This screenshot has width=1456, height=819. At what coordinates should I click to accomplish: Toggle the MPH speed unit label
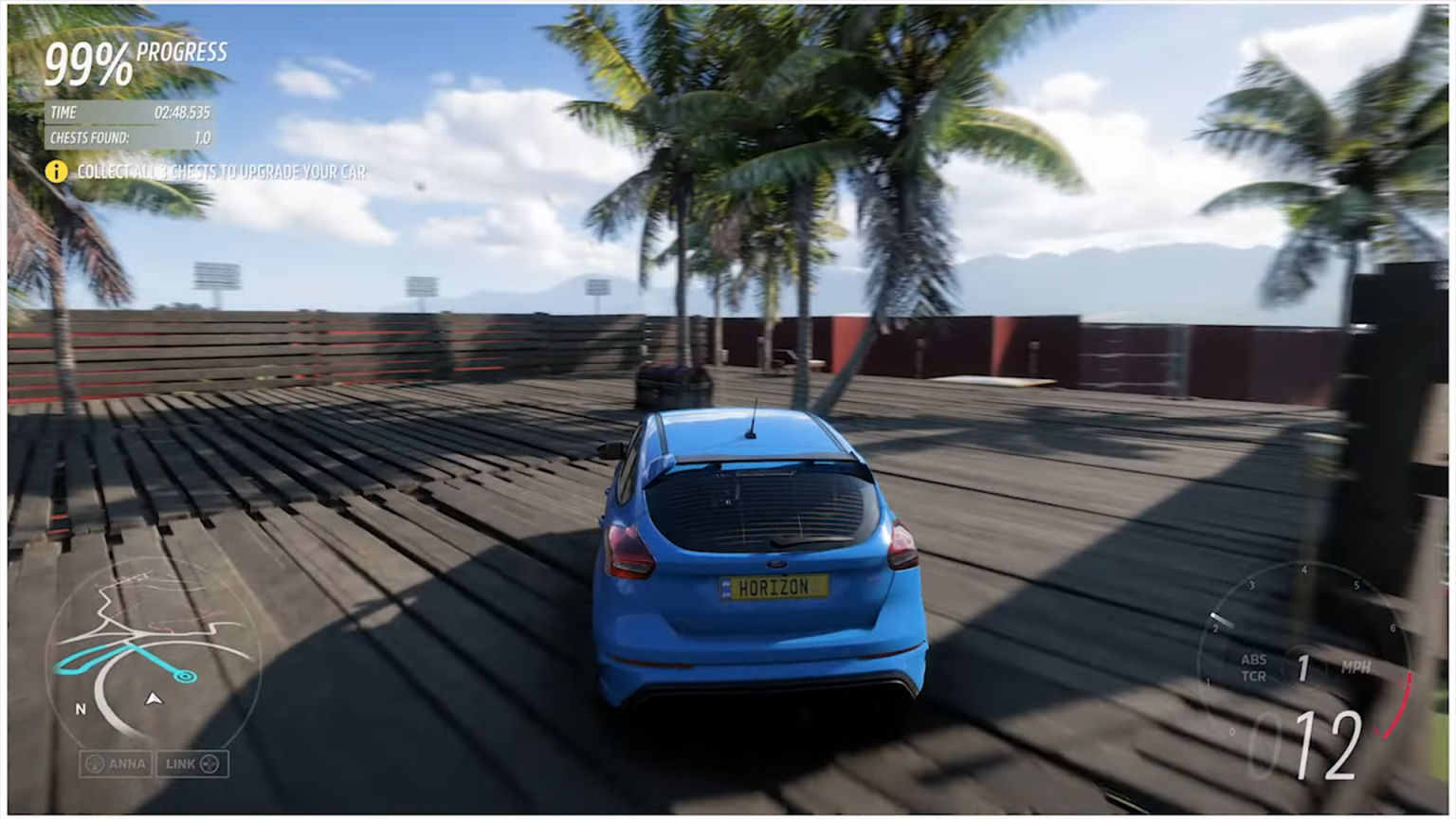pos(1357,666)
